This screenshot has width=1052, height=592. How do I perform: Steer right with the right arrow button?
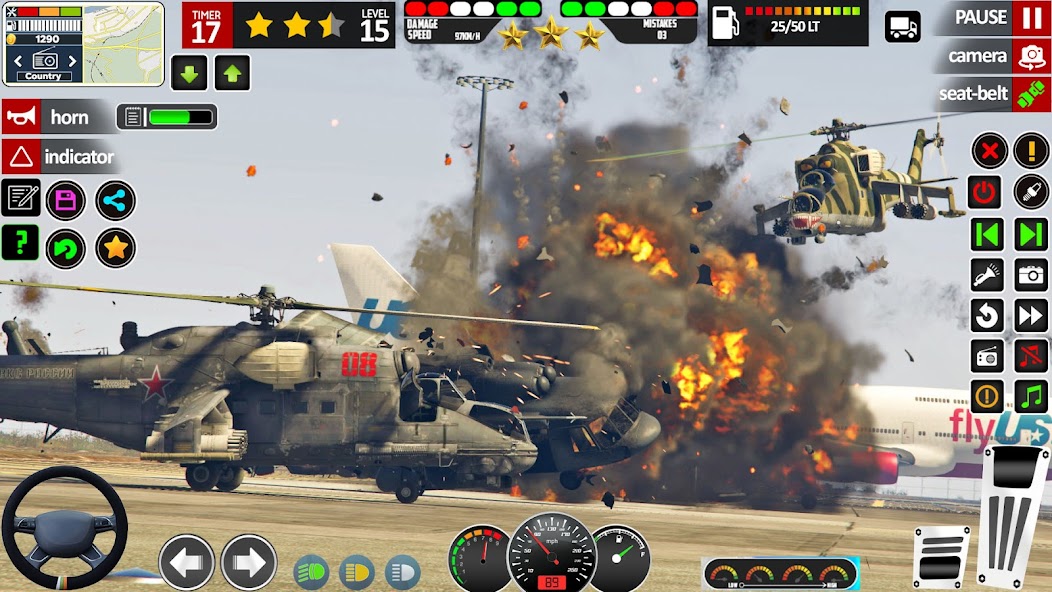click(248, 562)
